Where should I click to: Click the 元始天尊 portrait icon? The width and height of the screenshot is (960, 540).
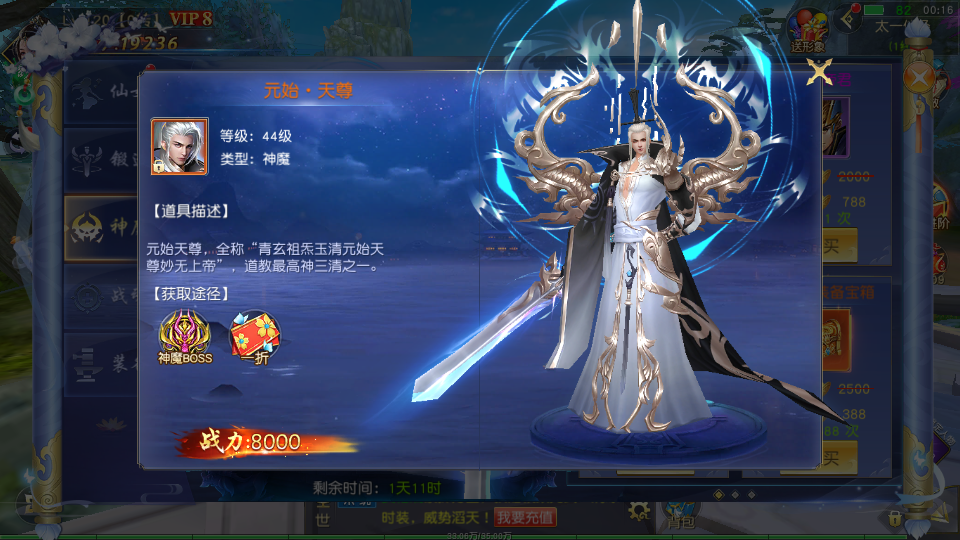(179, 146)
